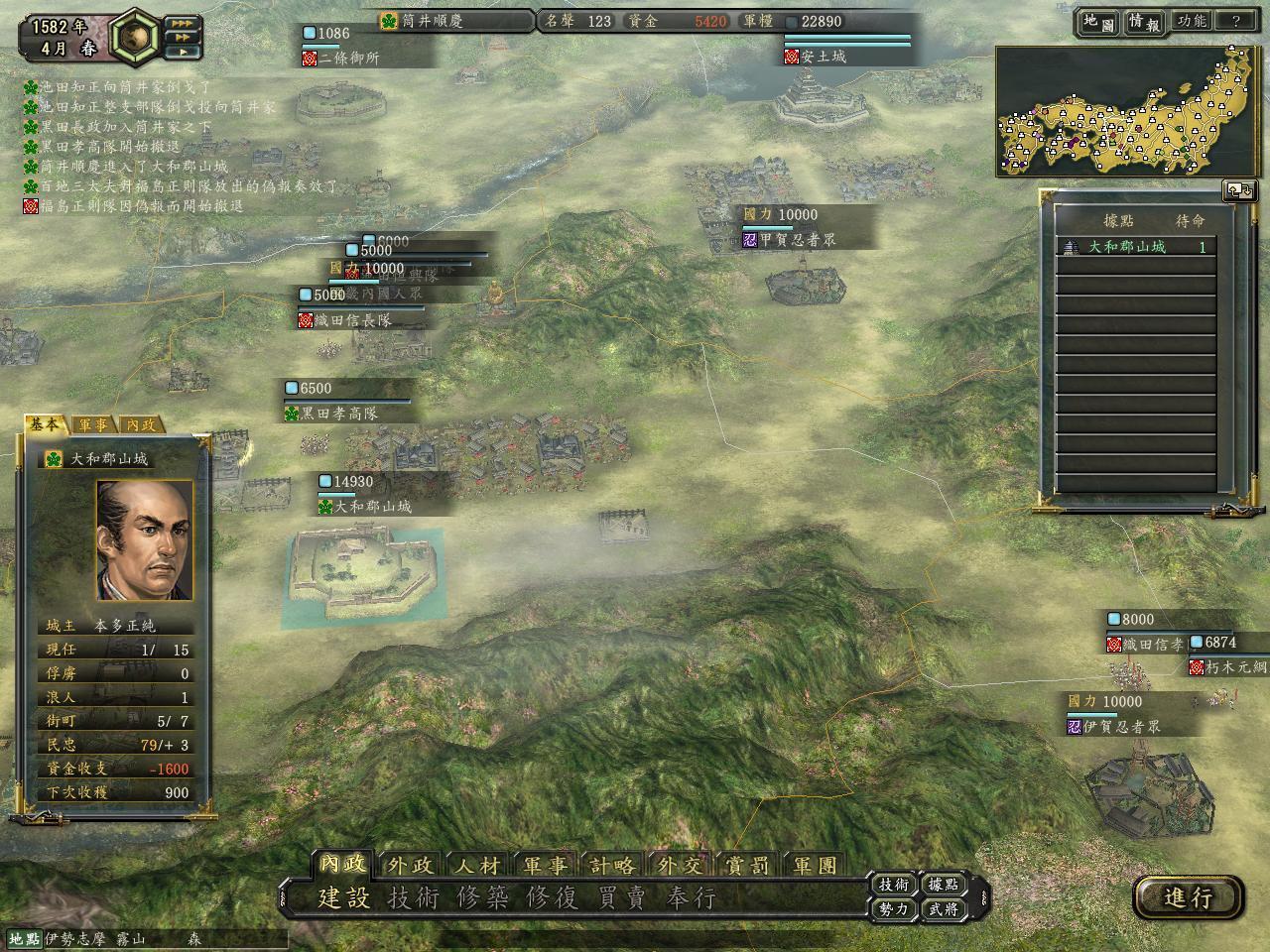Screen dimensions: 1270x952
Task: Select the 修築 command
Action: [x=482, y=898]
